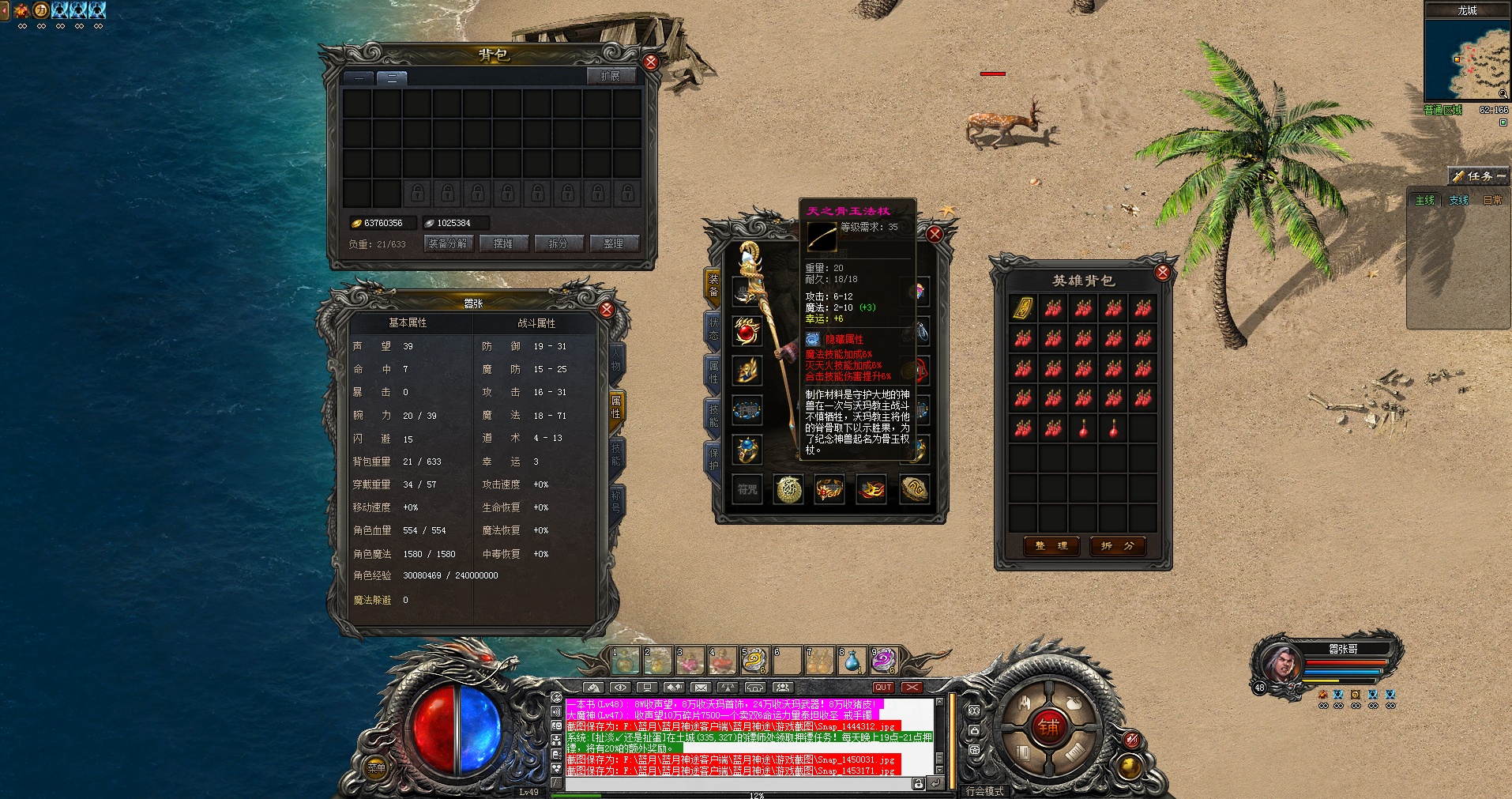Select the golden helmet equipment slot
1512x799 pixels.
click(747, 371)
